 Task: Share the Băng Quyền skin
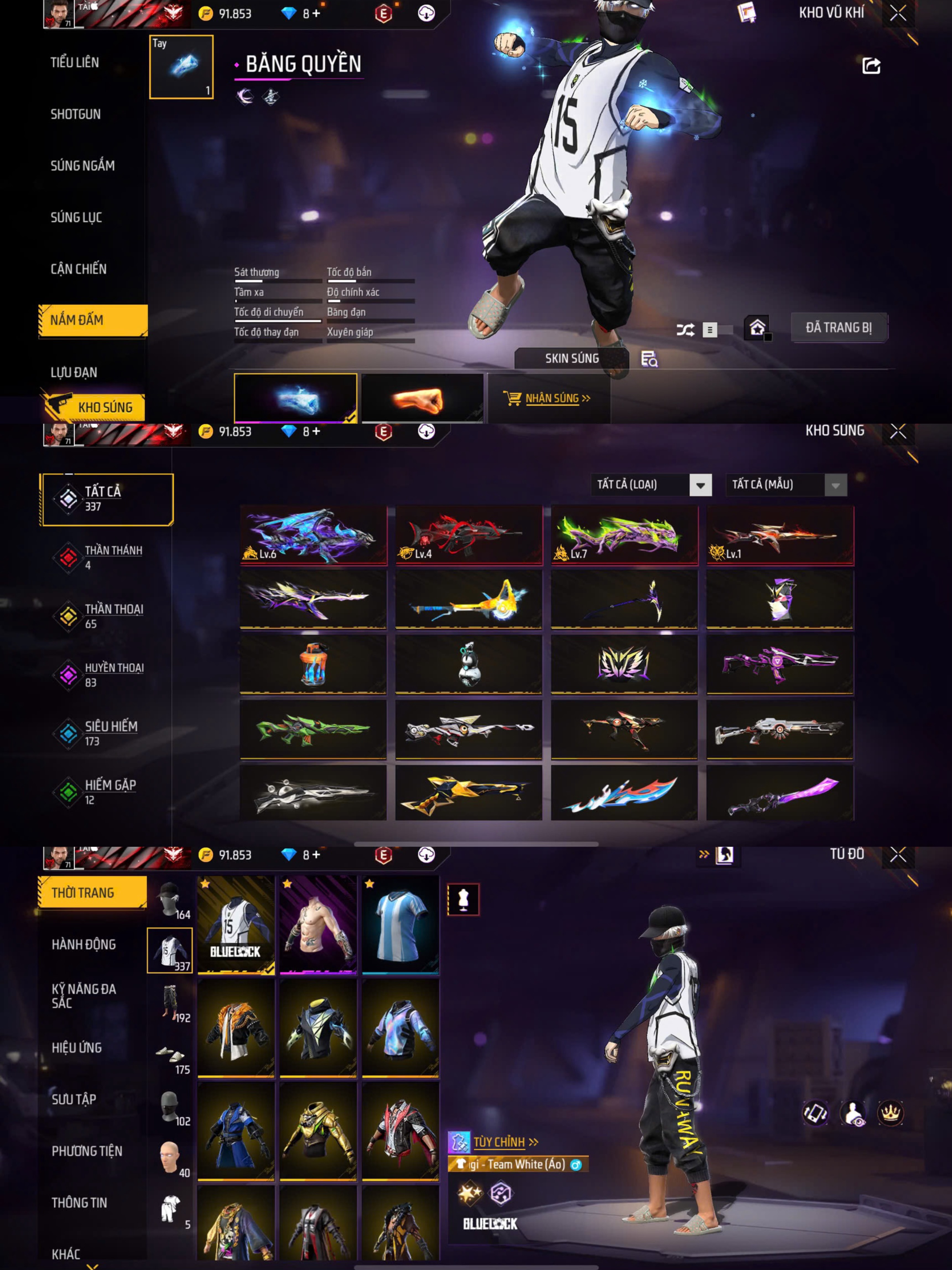(x=871, y=66)
